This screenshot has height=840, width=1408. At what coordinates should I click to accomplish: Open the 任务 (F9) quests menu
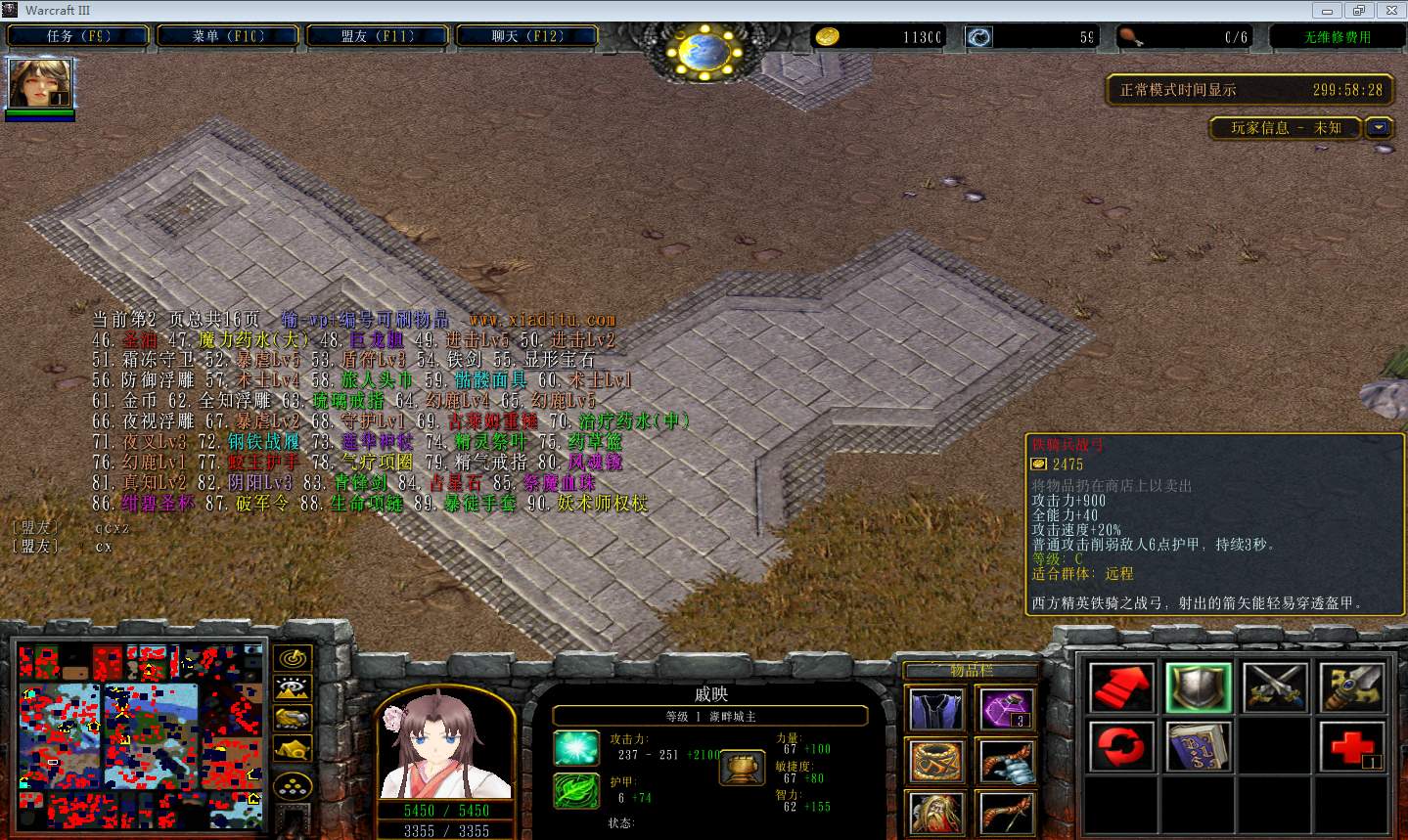tap(78, 36)
